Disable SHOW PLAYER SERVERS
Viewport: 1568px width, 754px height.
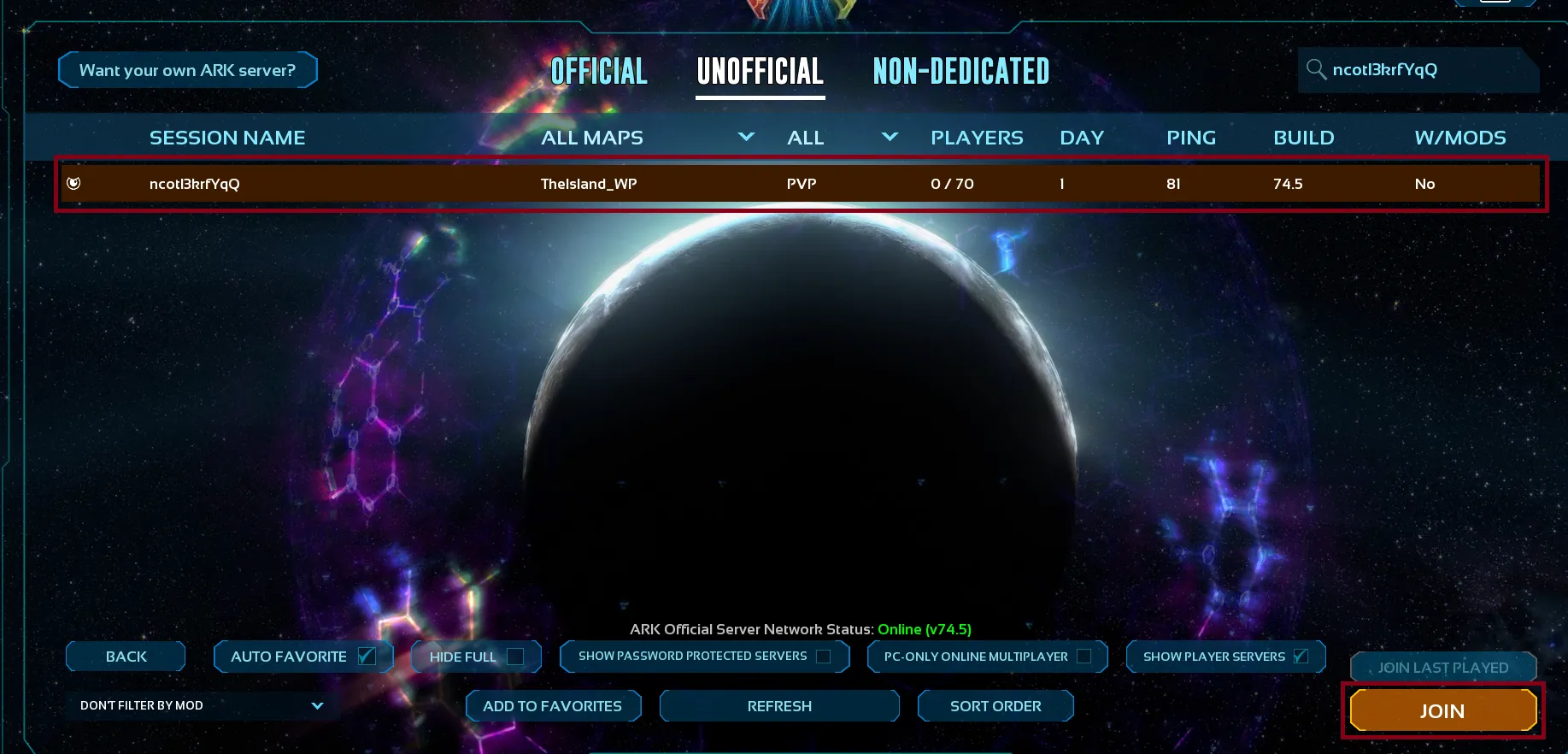click(x=1301, y=656)
